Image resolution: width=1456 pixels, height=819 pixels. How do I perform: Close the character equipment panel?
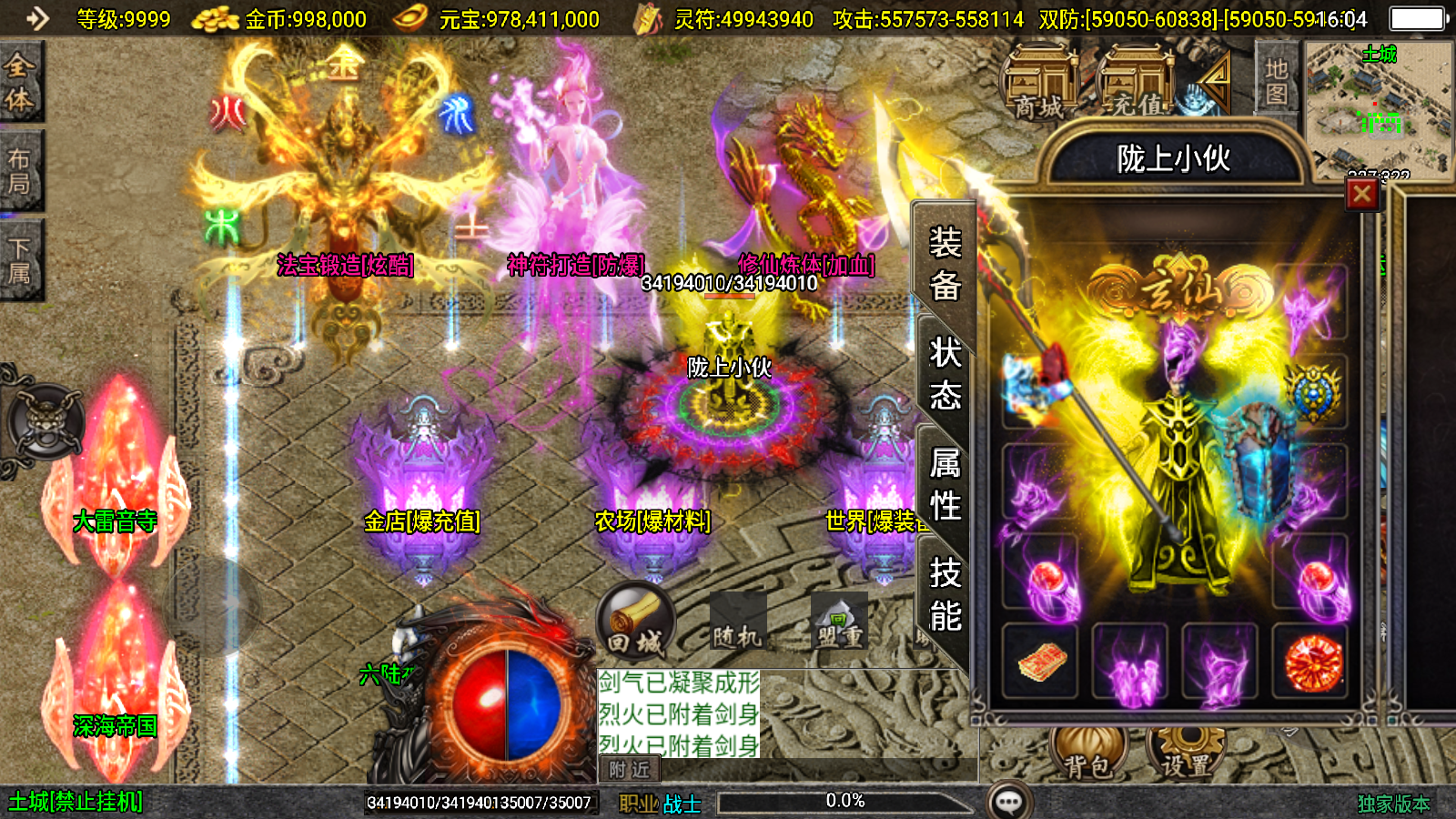tap(1361, 194)
